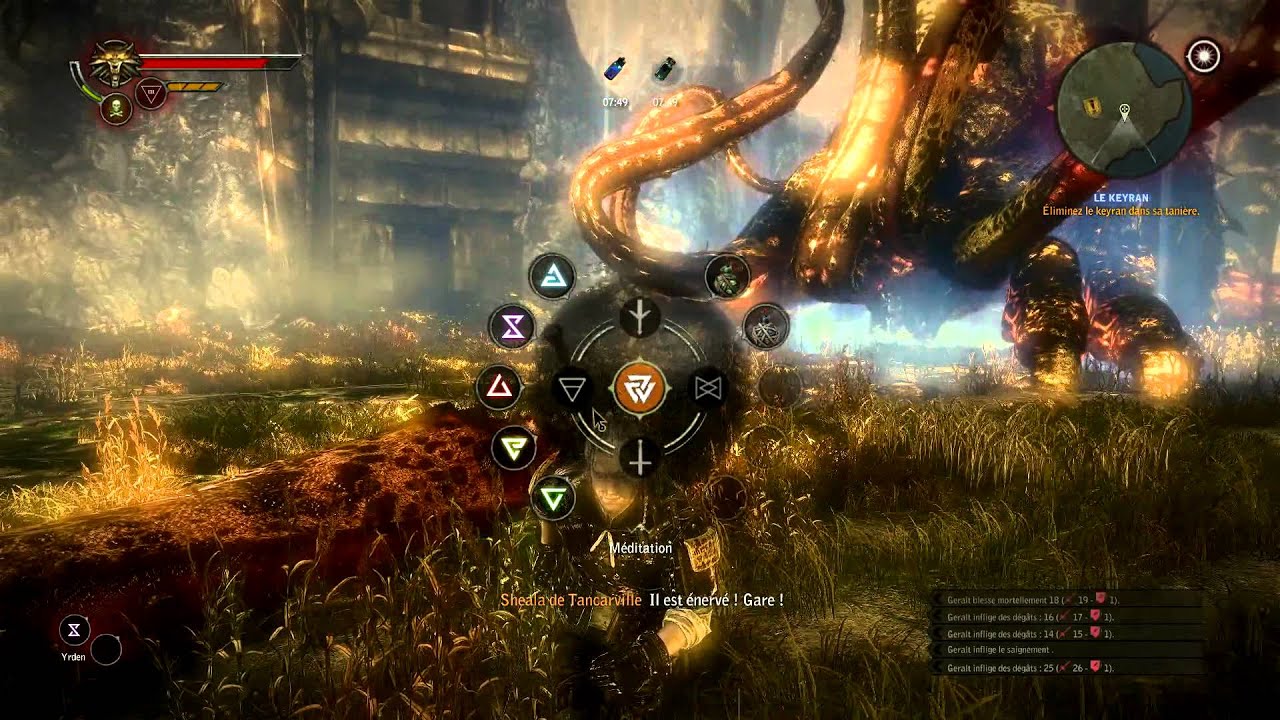
Task: Select the inner bowtie-shaped wheel icon
Action: pos(708,388)
